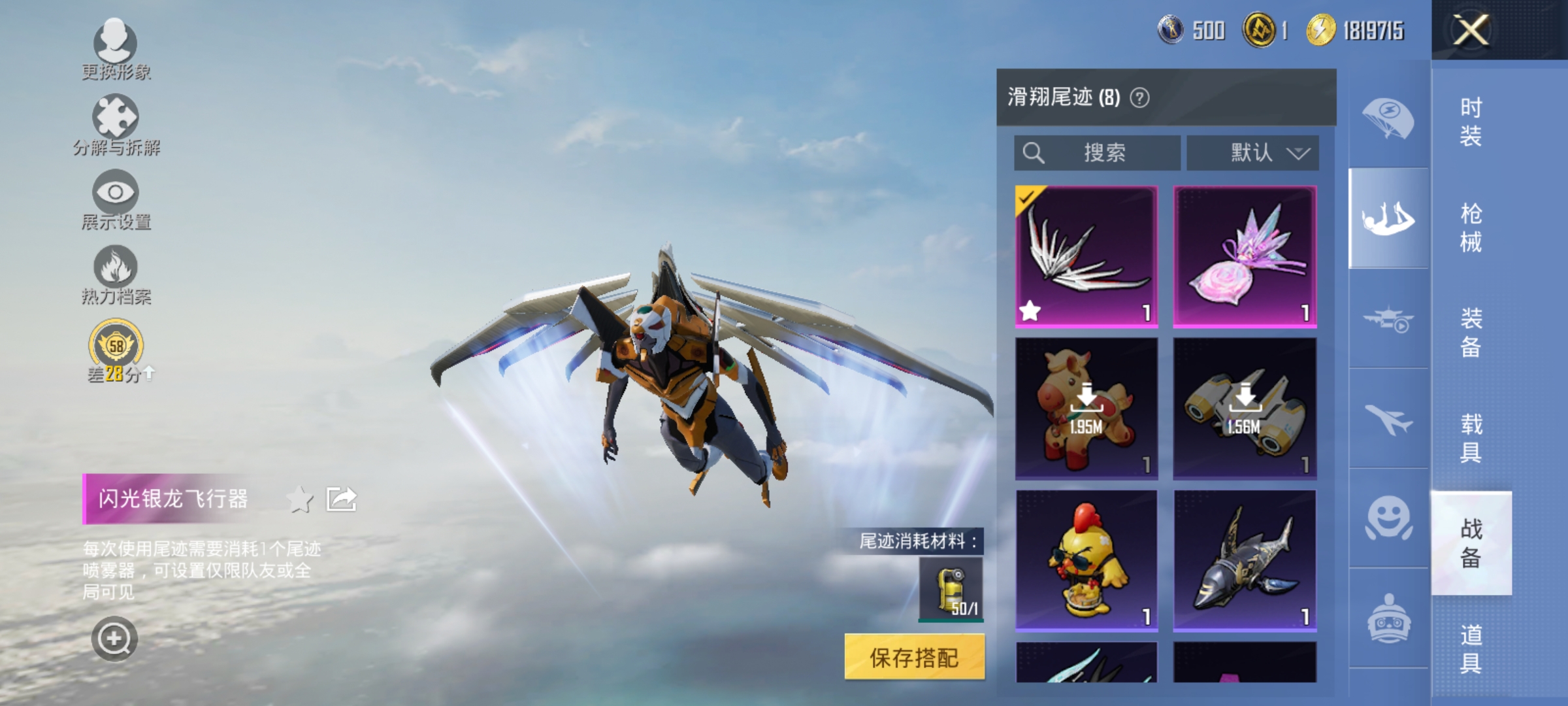Open the 更换形象 avatar change panel

[x=114, y=49]
